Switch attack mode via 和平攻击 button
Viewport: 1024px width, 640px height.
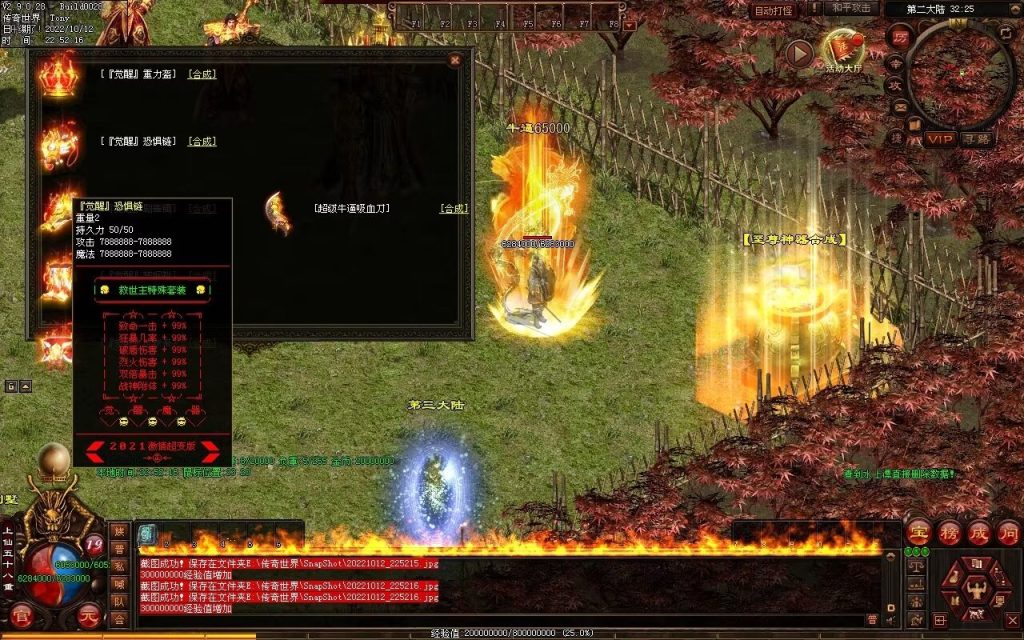pos(852,9)
